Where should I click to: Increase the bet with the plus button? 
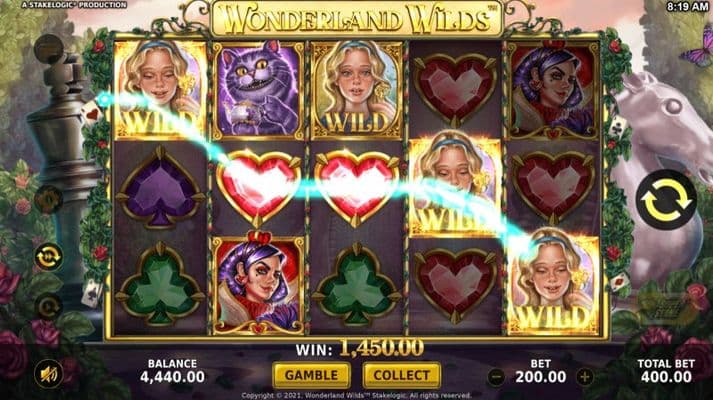pos(585,377)
